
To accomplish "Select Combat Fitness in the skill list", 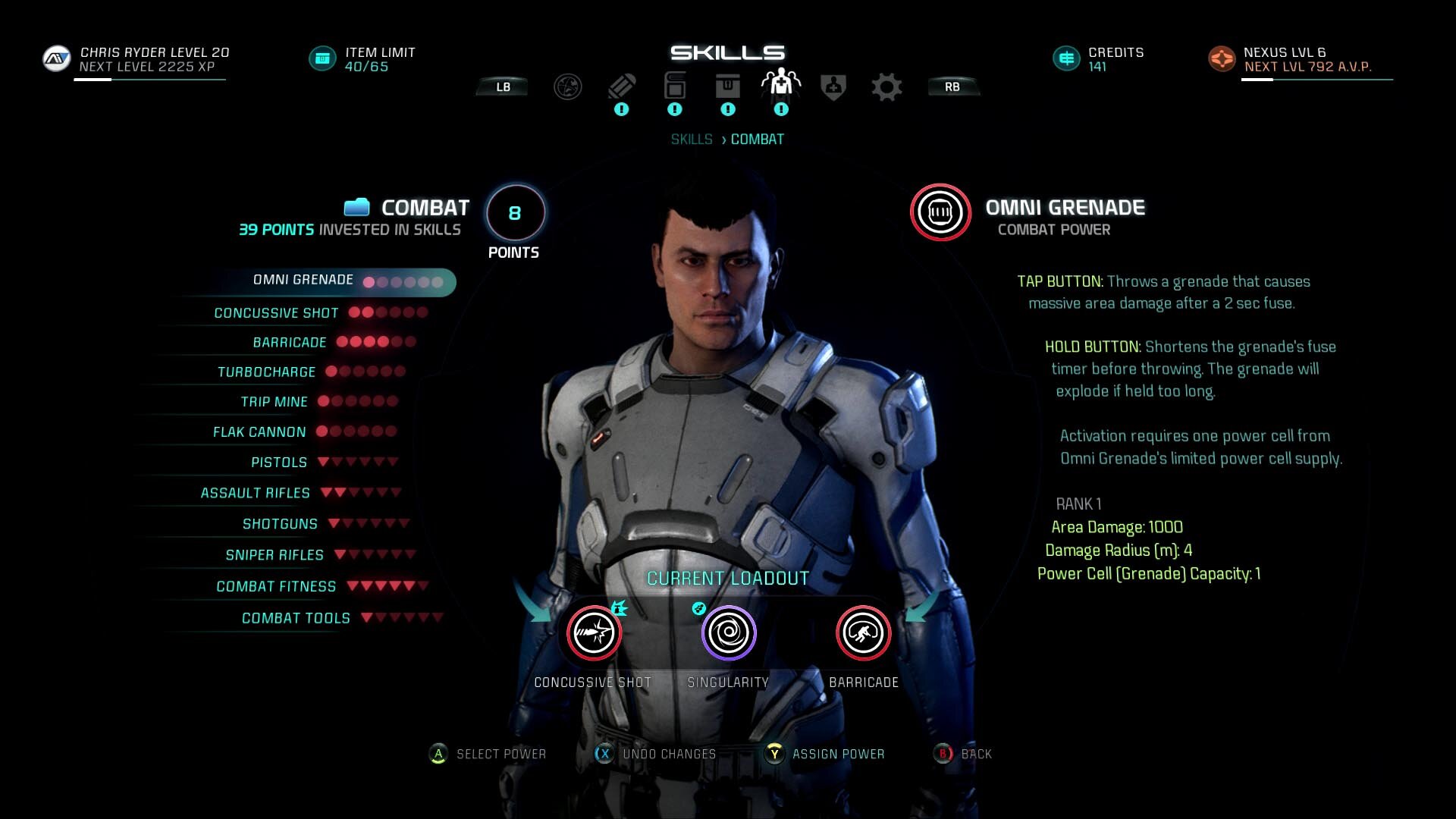I will tap(276, 587).
